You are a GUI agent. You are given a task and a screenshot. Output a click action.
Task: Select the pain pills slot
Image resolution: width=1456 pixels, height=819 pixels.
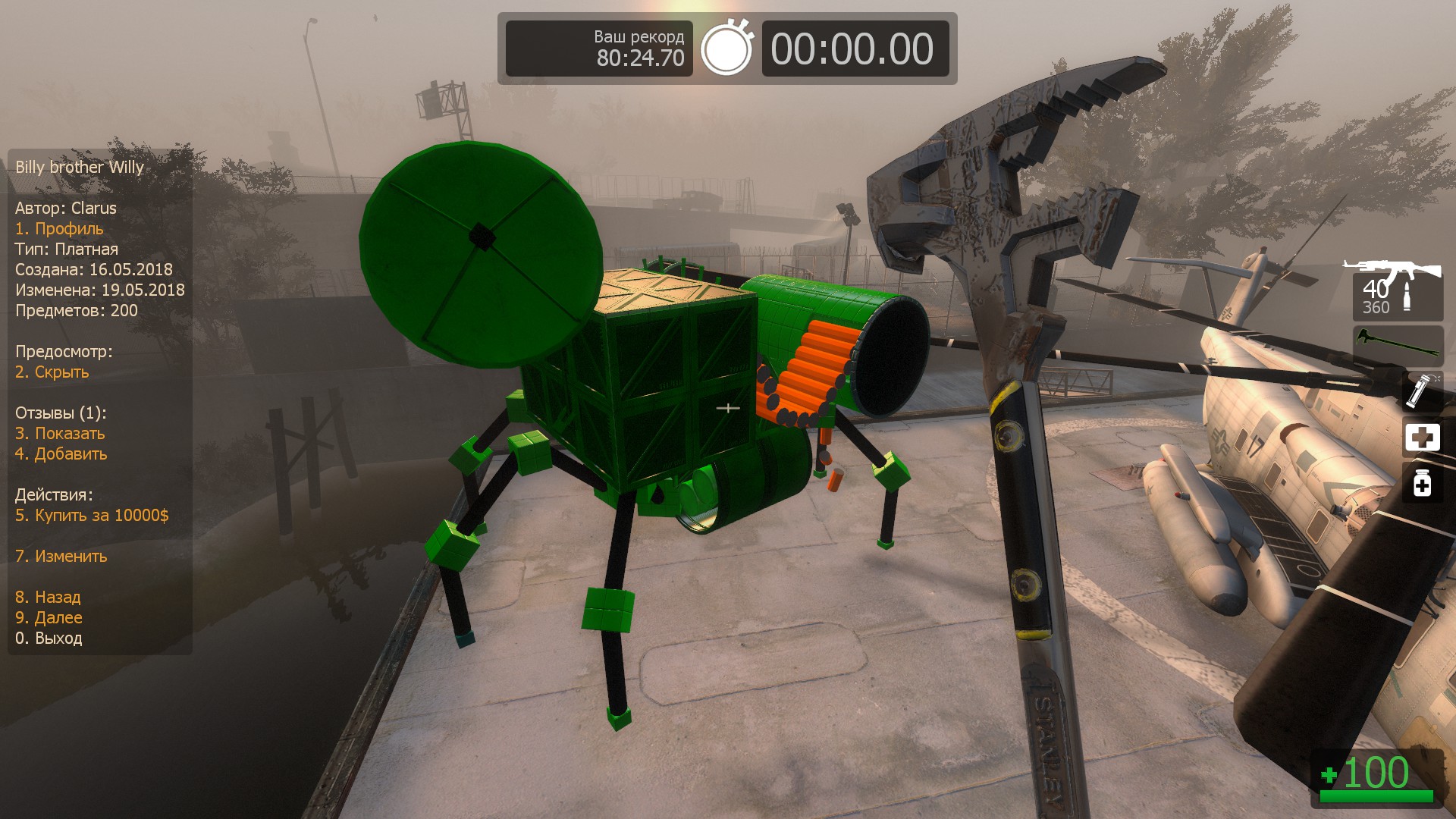pos(1421,483)
